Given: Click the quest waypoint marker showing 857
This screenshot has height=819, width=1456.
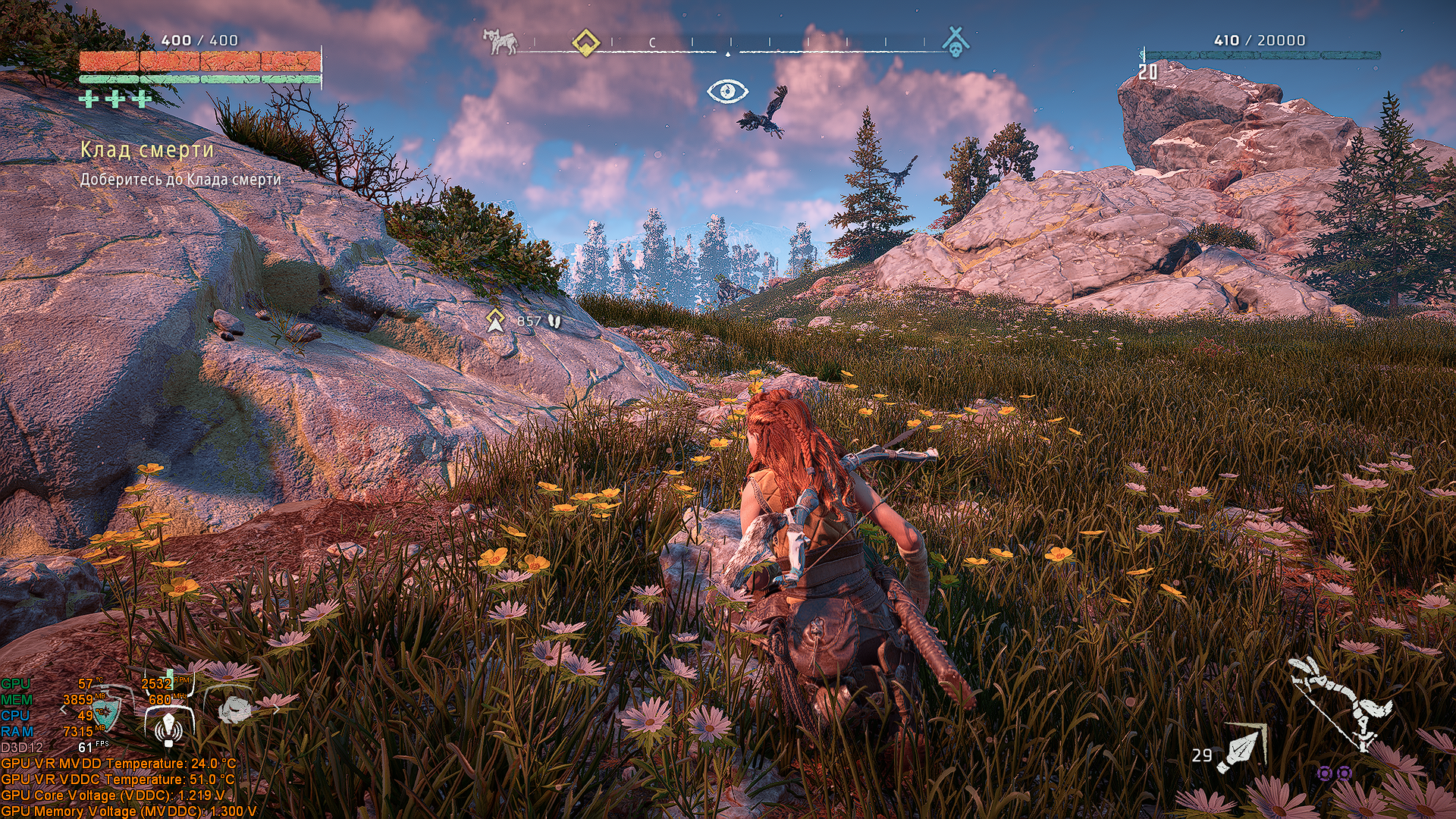Looking at the screenshot, I should (x=495, y=320).
